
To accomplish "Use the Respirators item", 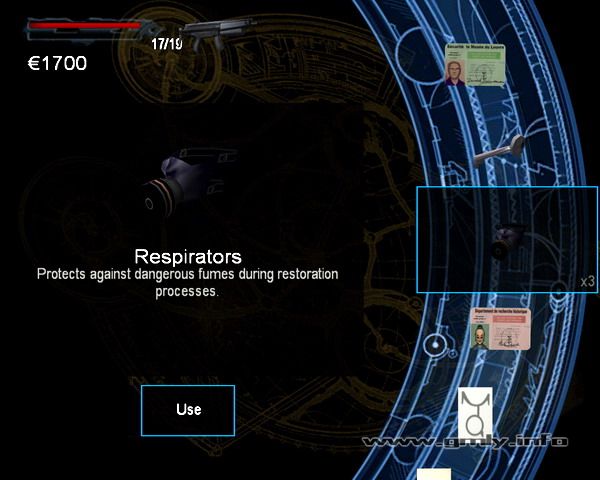I will tap(188, 410).
